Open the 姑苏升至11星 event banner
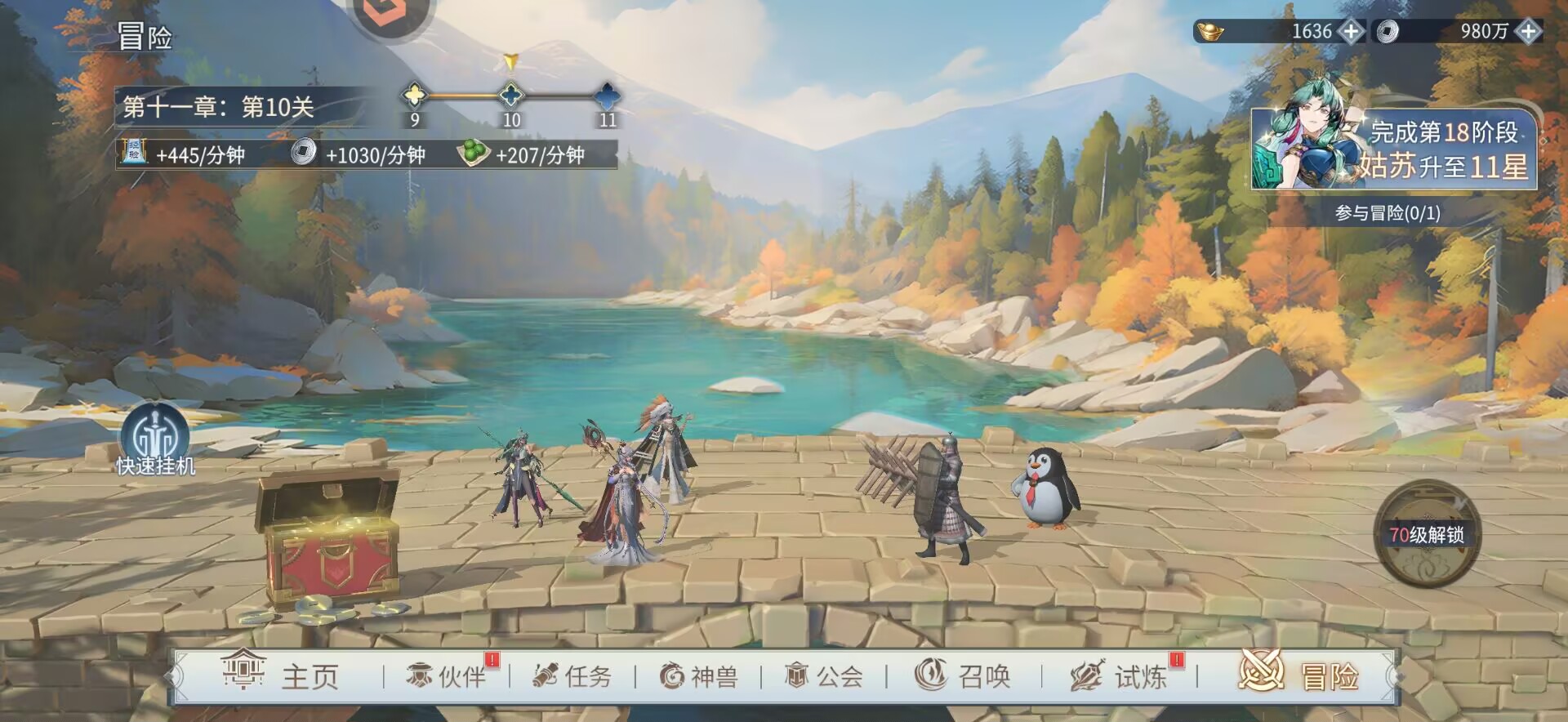The image size is (1568, 722). pyautogui.click(x=1393, y=149)
